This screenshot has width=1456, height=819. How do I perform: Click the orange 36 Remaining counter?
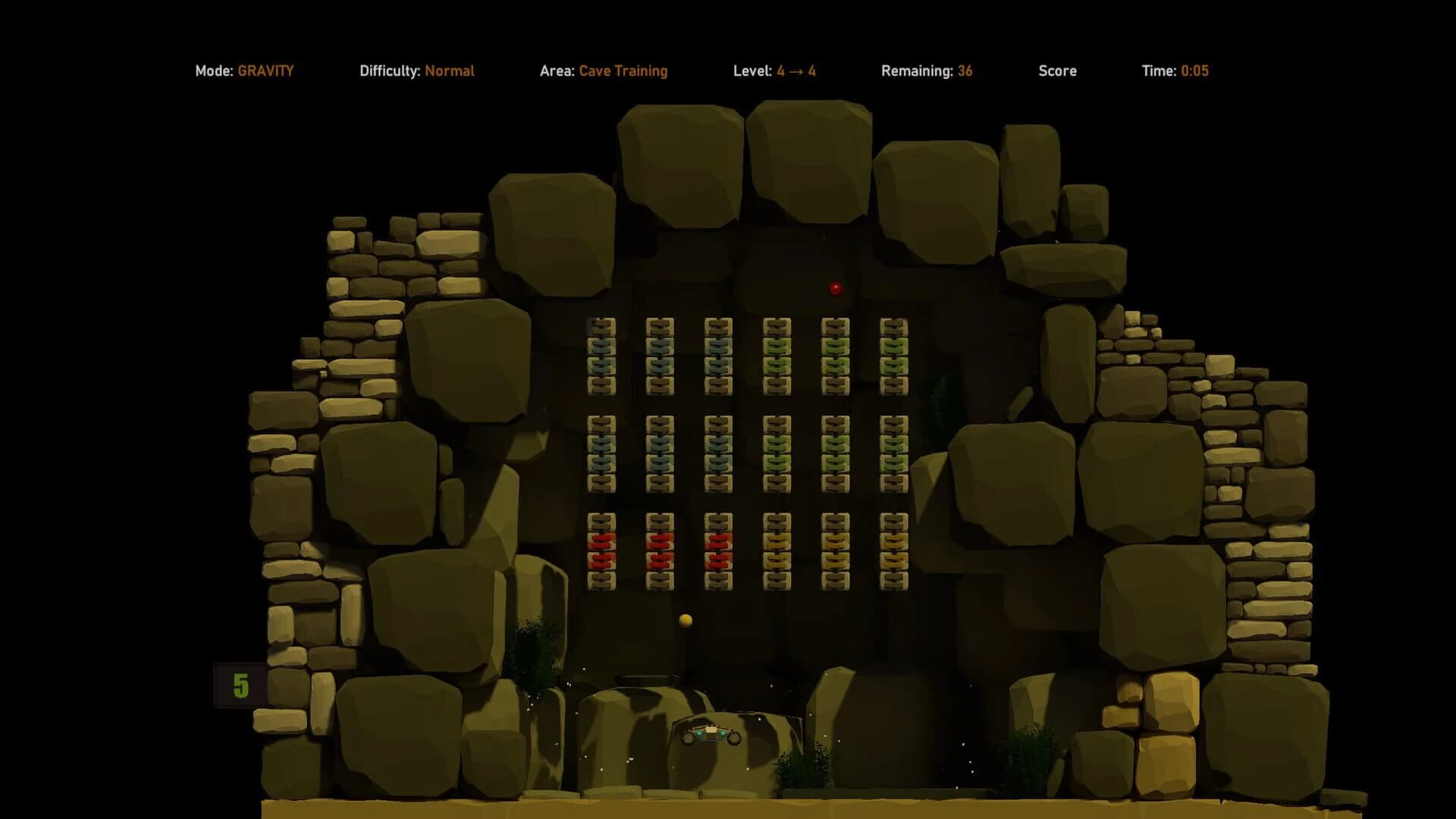click(x=964, y=71)
